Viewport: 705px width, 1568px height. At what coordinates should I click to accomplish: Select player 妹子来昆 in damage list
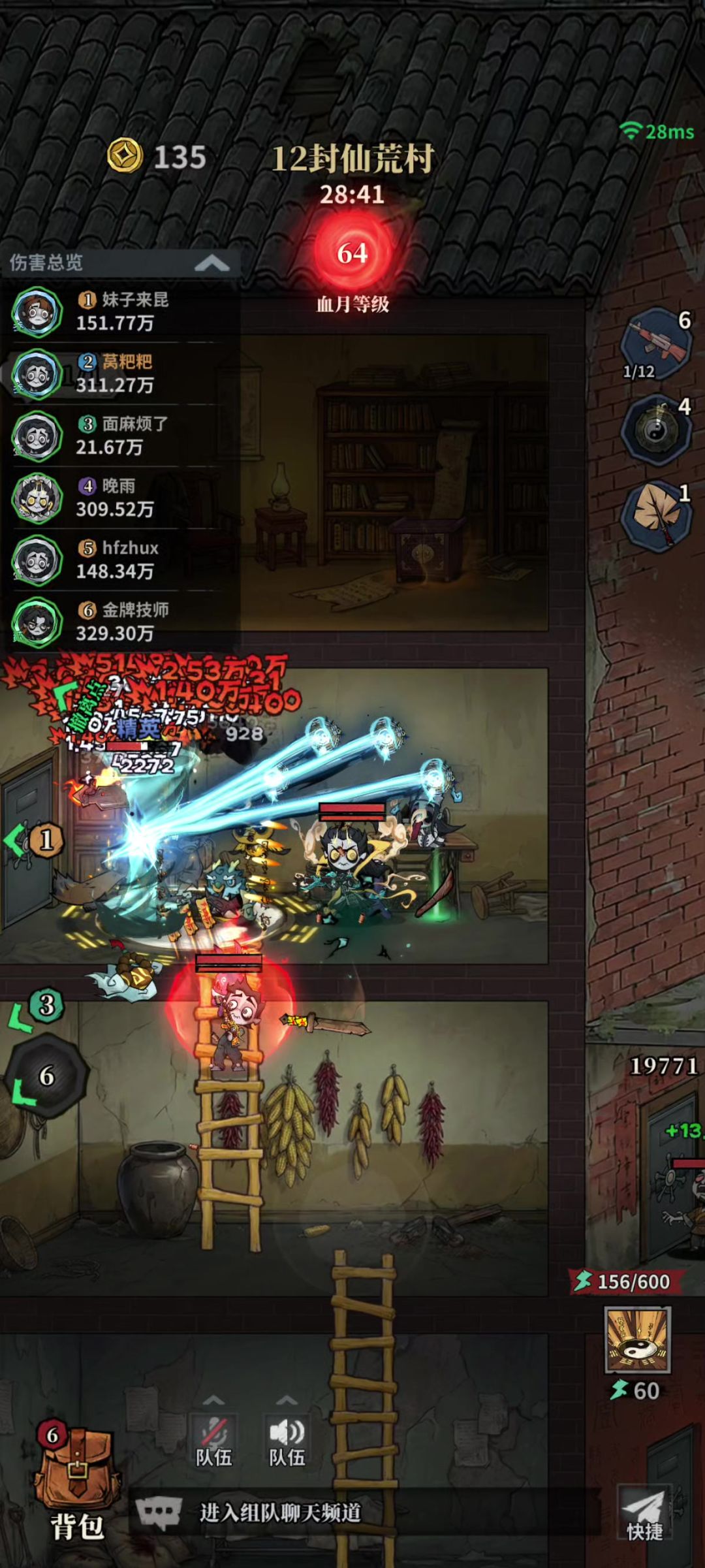pyautogui.click(x=117, y=312)
